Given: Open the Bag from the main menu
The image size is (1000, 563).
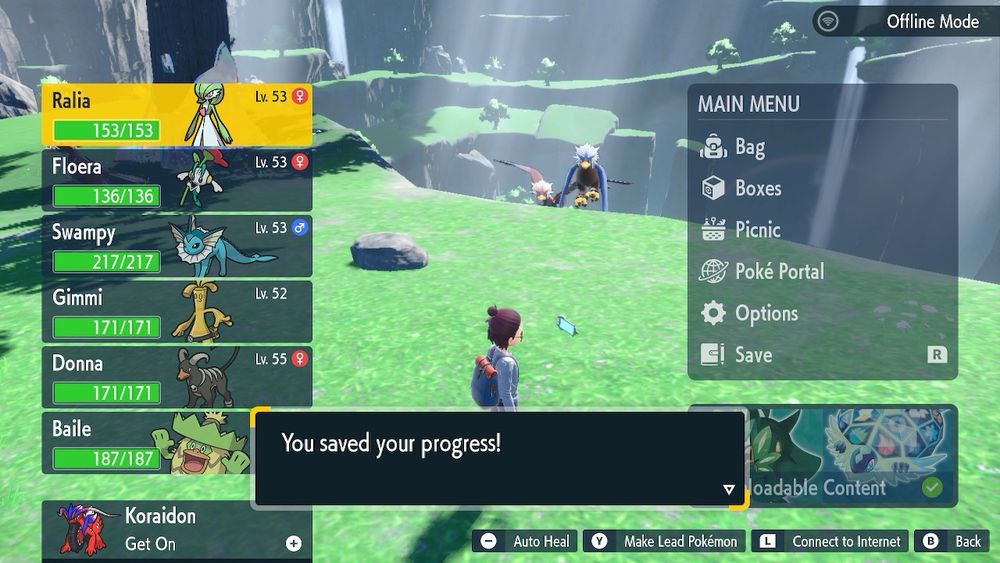Looking at the screenshot, I should click(x=750, y=147).
